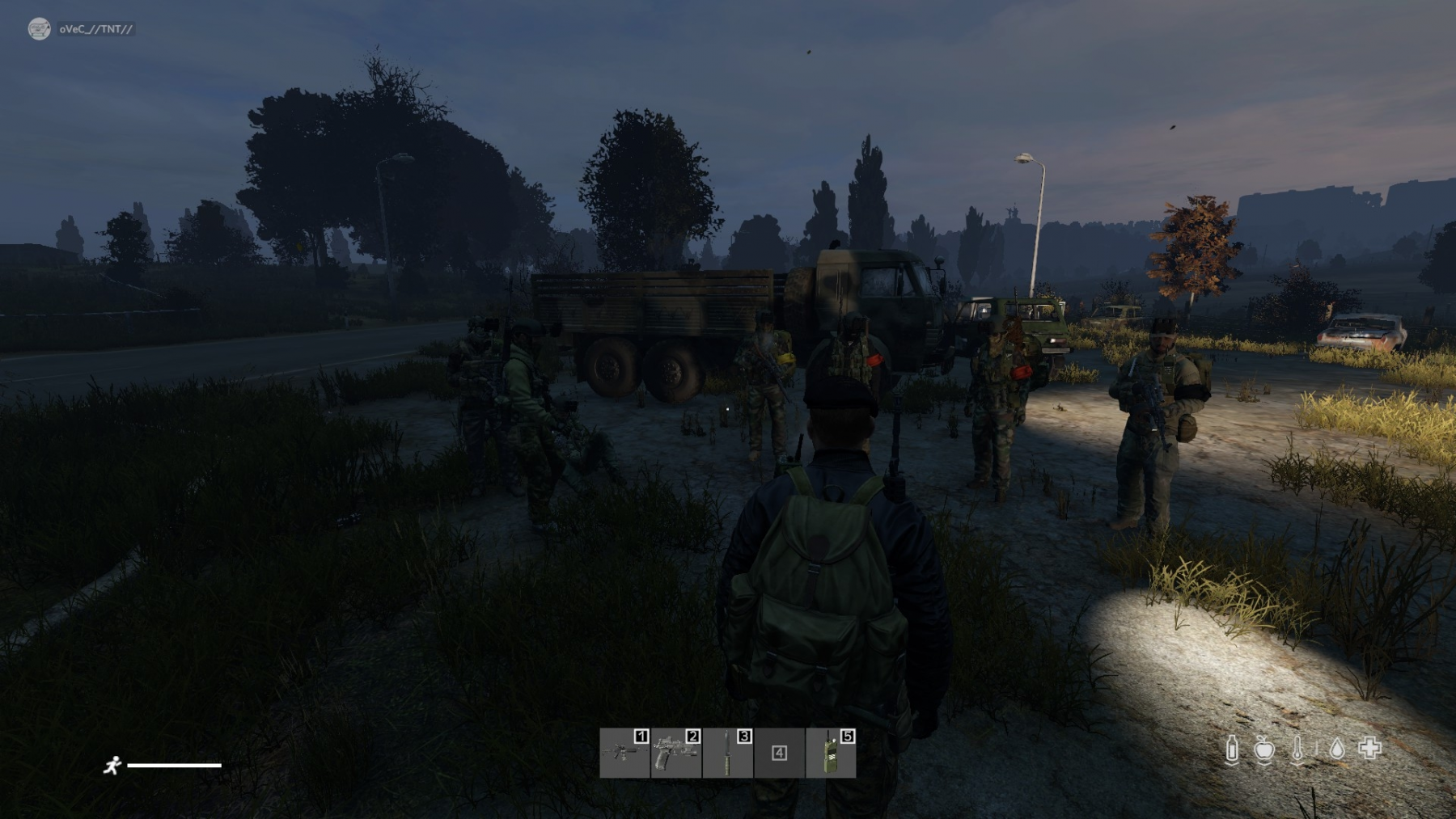Select the handheld radio hotbar slot
1456x819 pixels.
coord(831,753)
